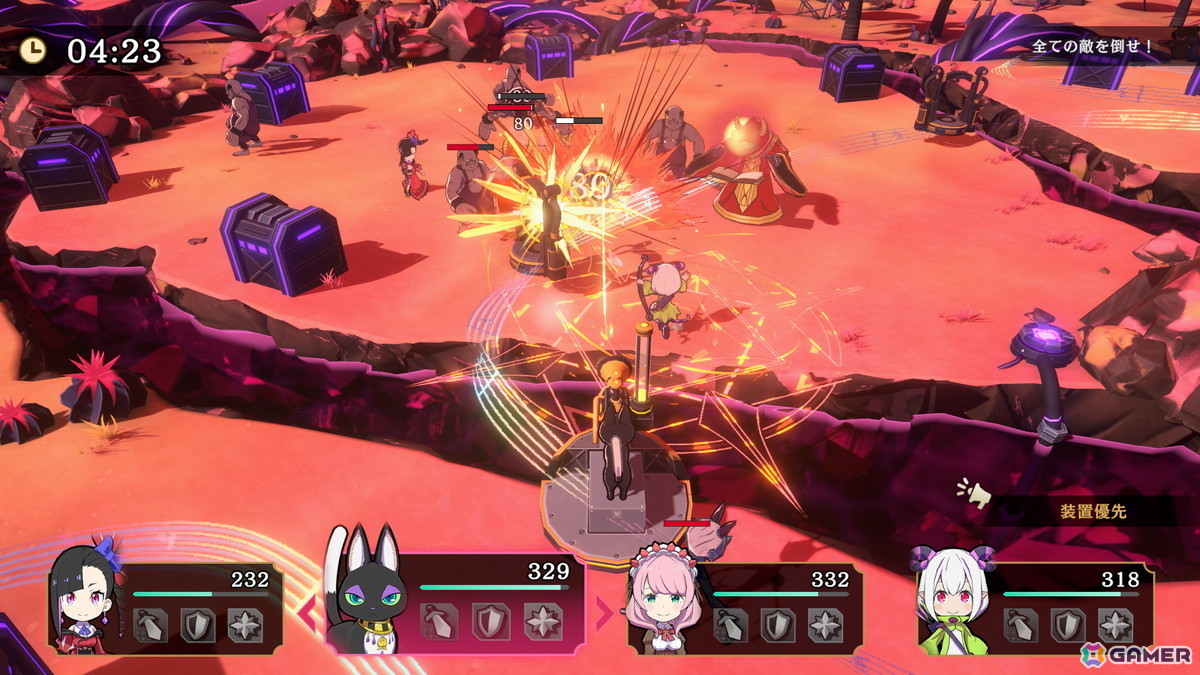Activate the black-haired girl's star burst icon

click(x=245, y=625)
